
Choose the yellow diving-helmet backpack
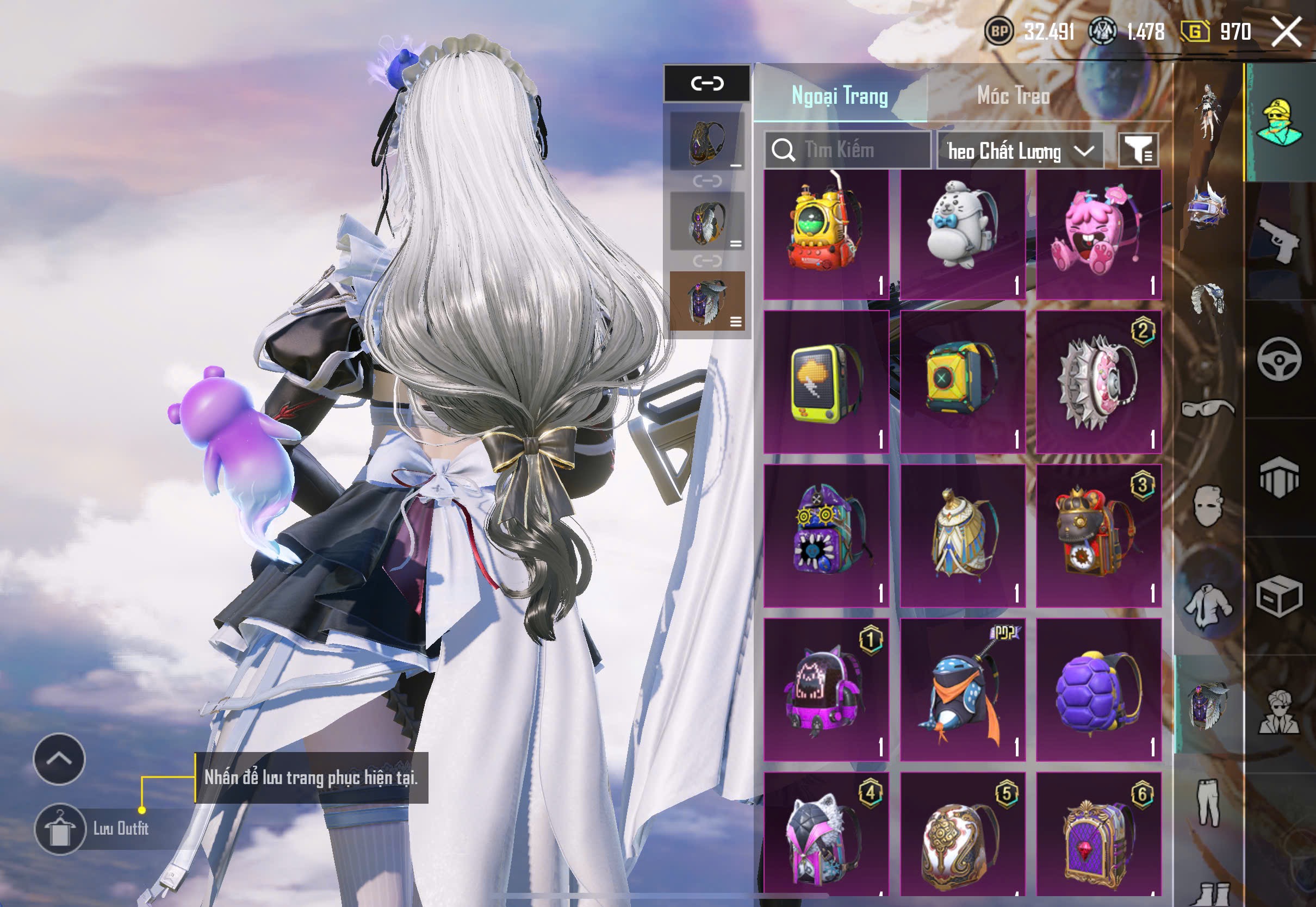pyautogui.click(x=825, y=234)
